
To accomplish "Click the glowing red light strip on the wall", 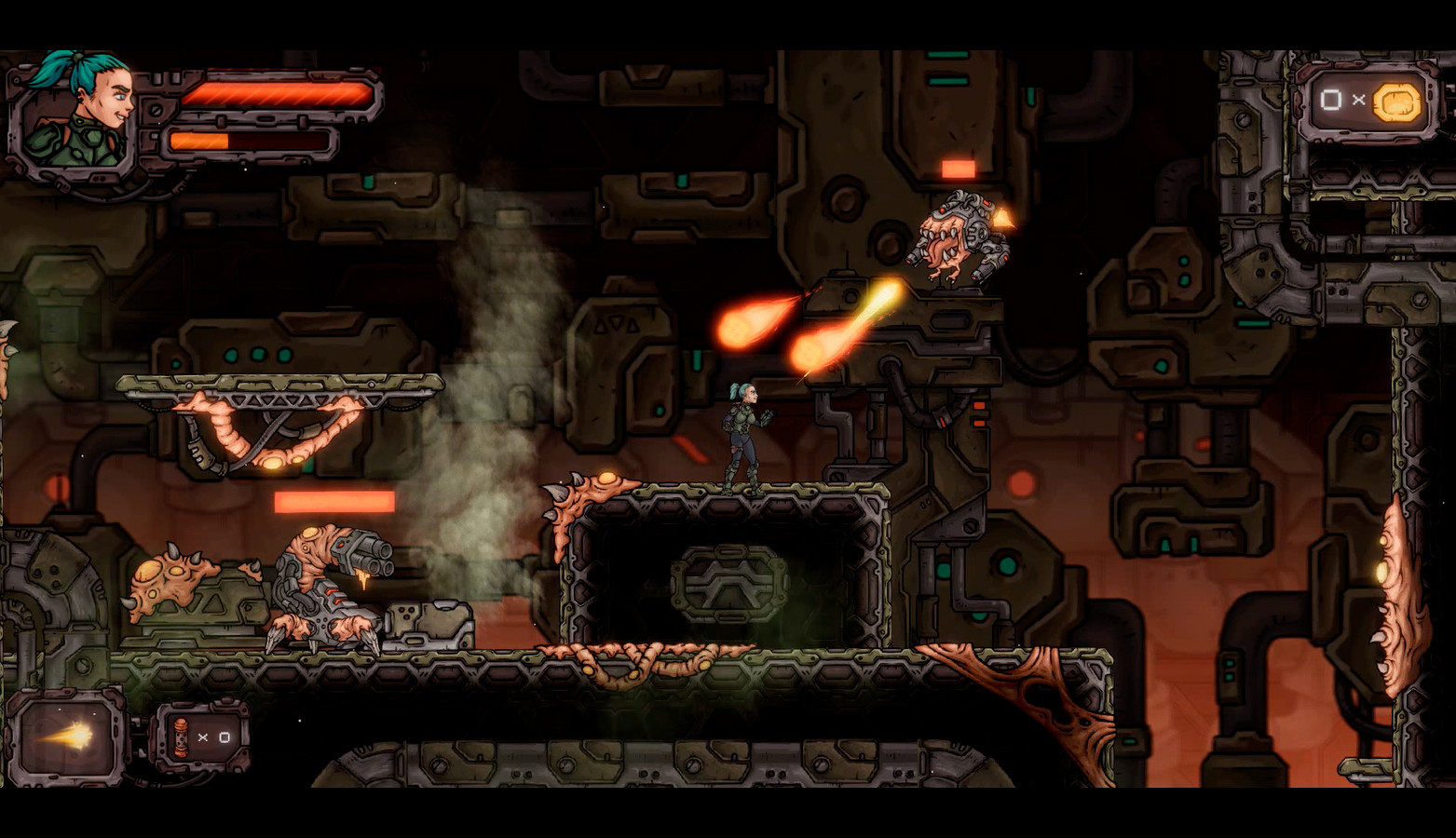I will [335, 502].
